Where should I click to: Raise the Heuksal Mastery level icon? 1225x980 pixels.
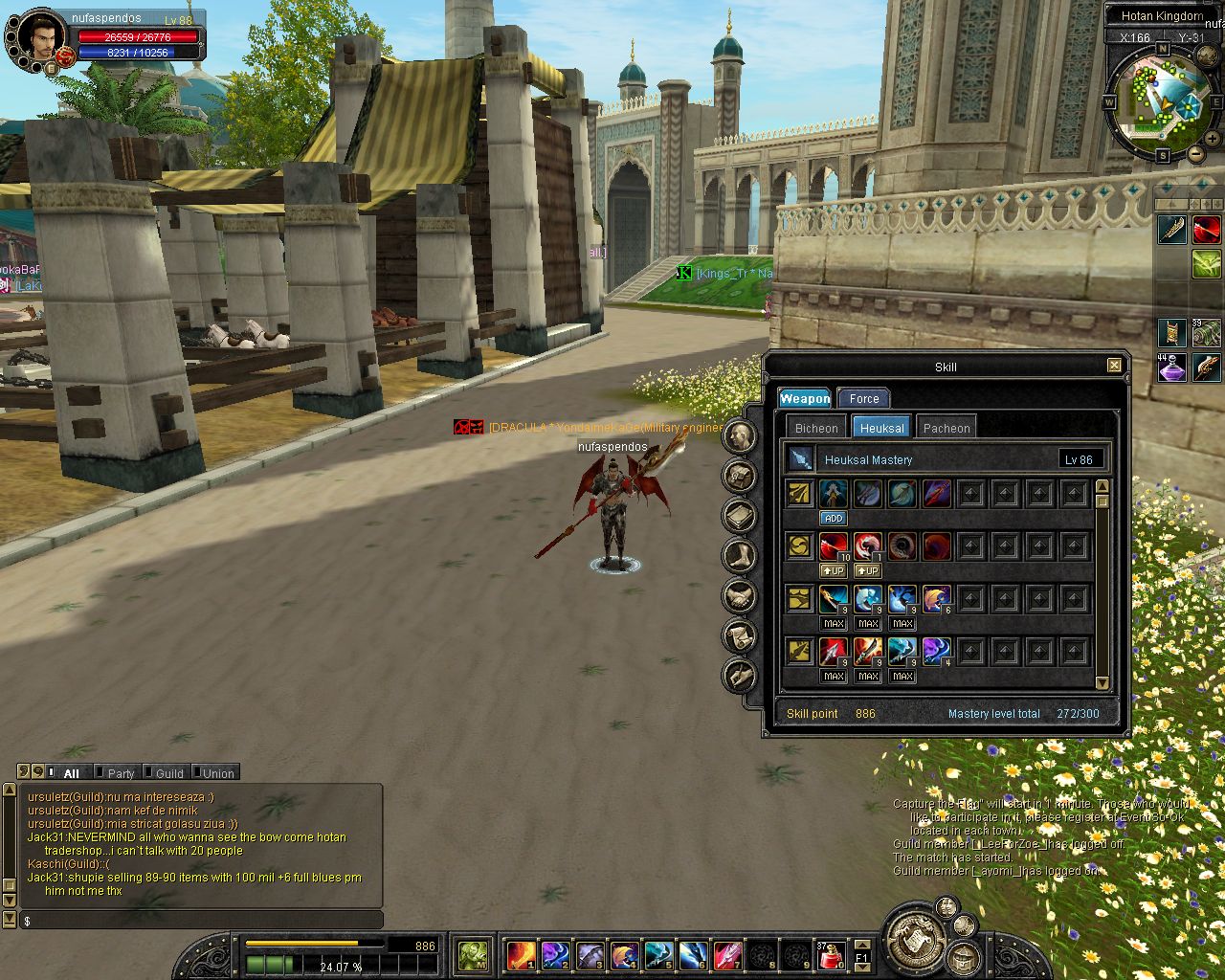coord(800,459)
